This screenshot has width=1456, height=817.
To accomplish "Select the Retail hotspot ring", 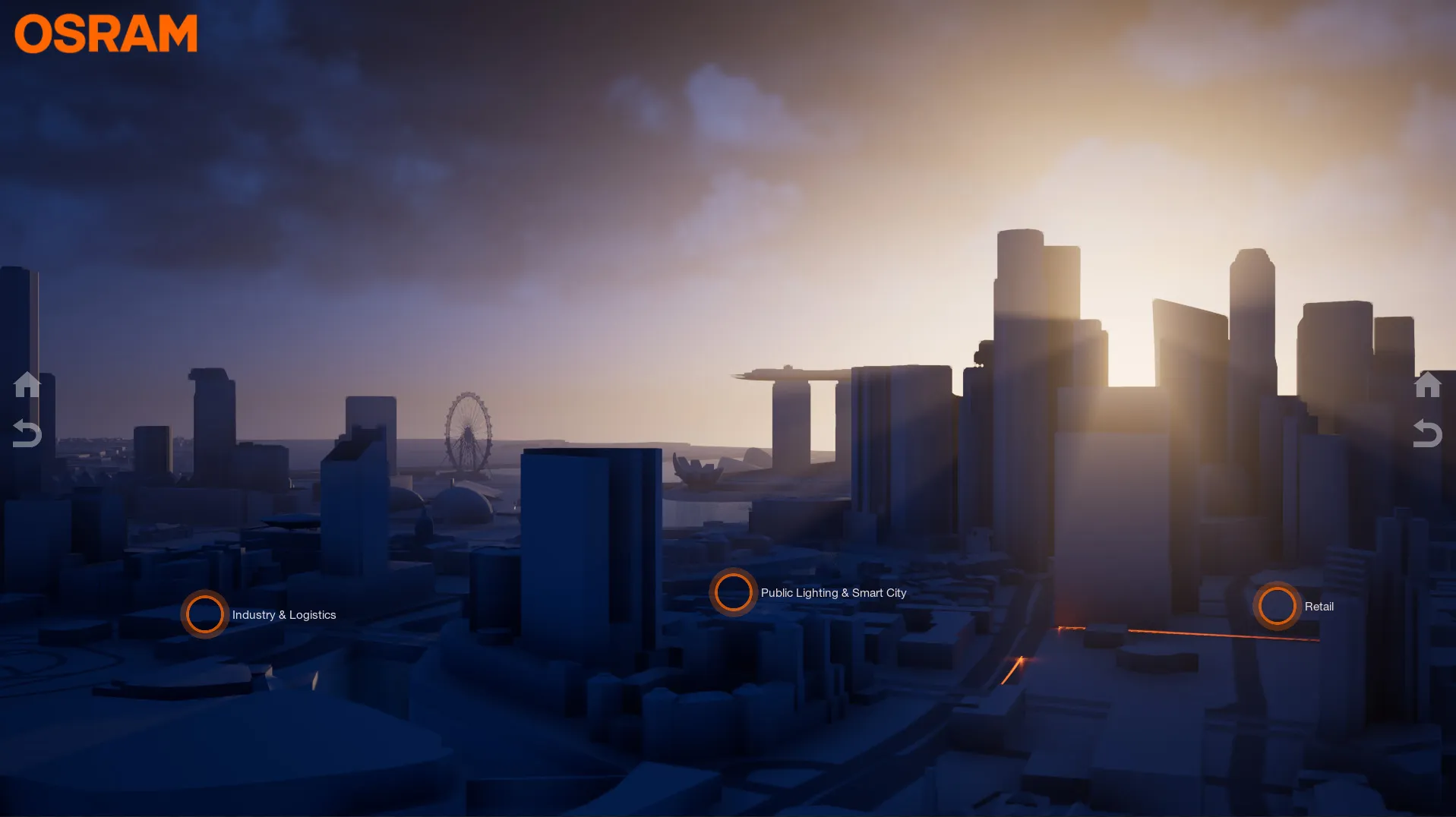I will (1276, 606).
